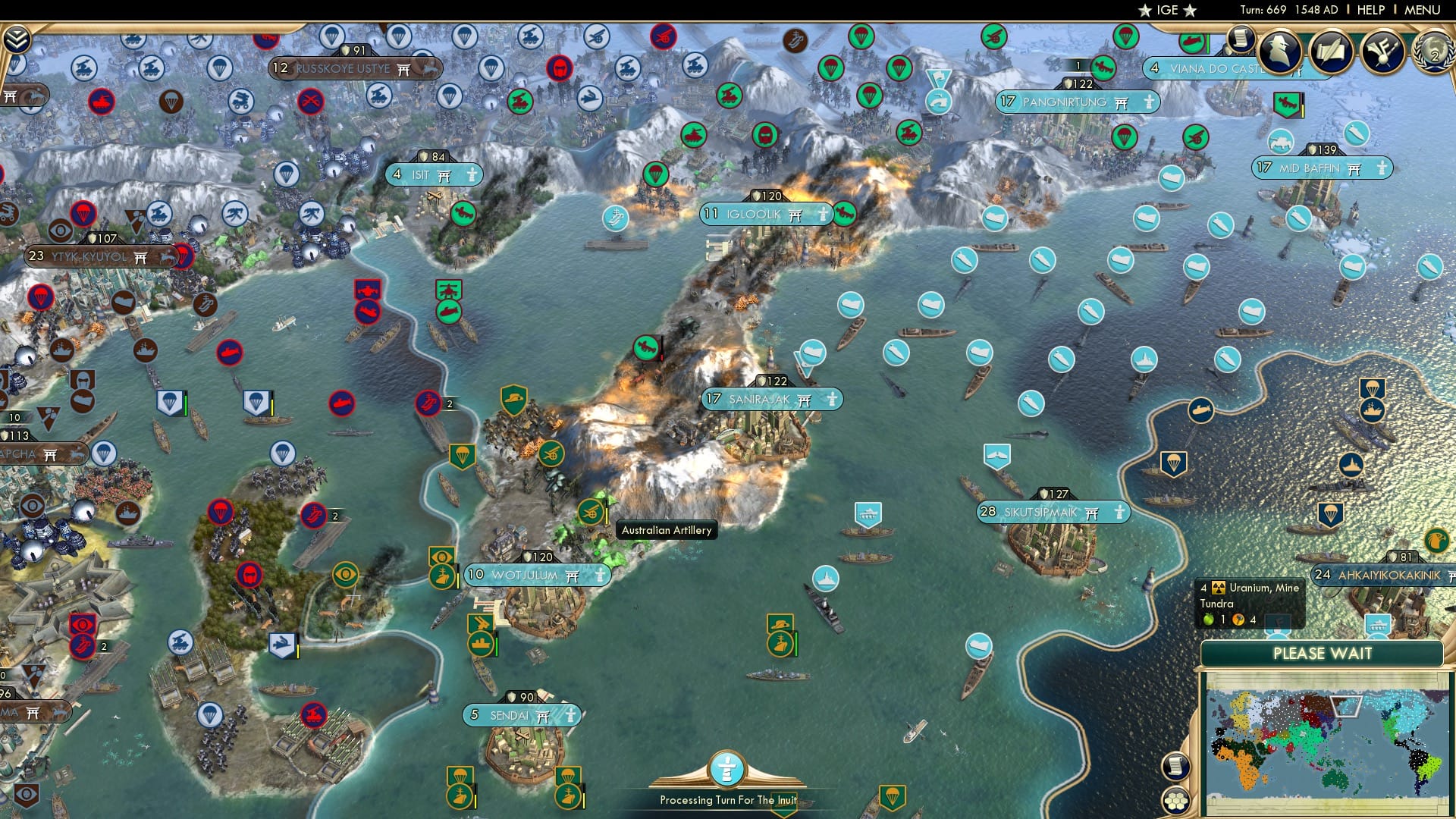Toggle strategic view with the hexagon icon

pos(1176,801)
